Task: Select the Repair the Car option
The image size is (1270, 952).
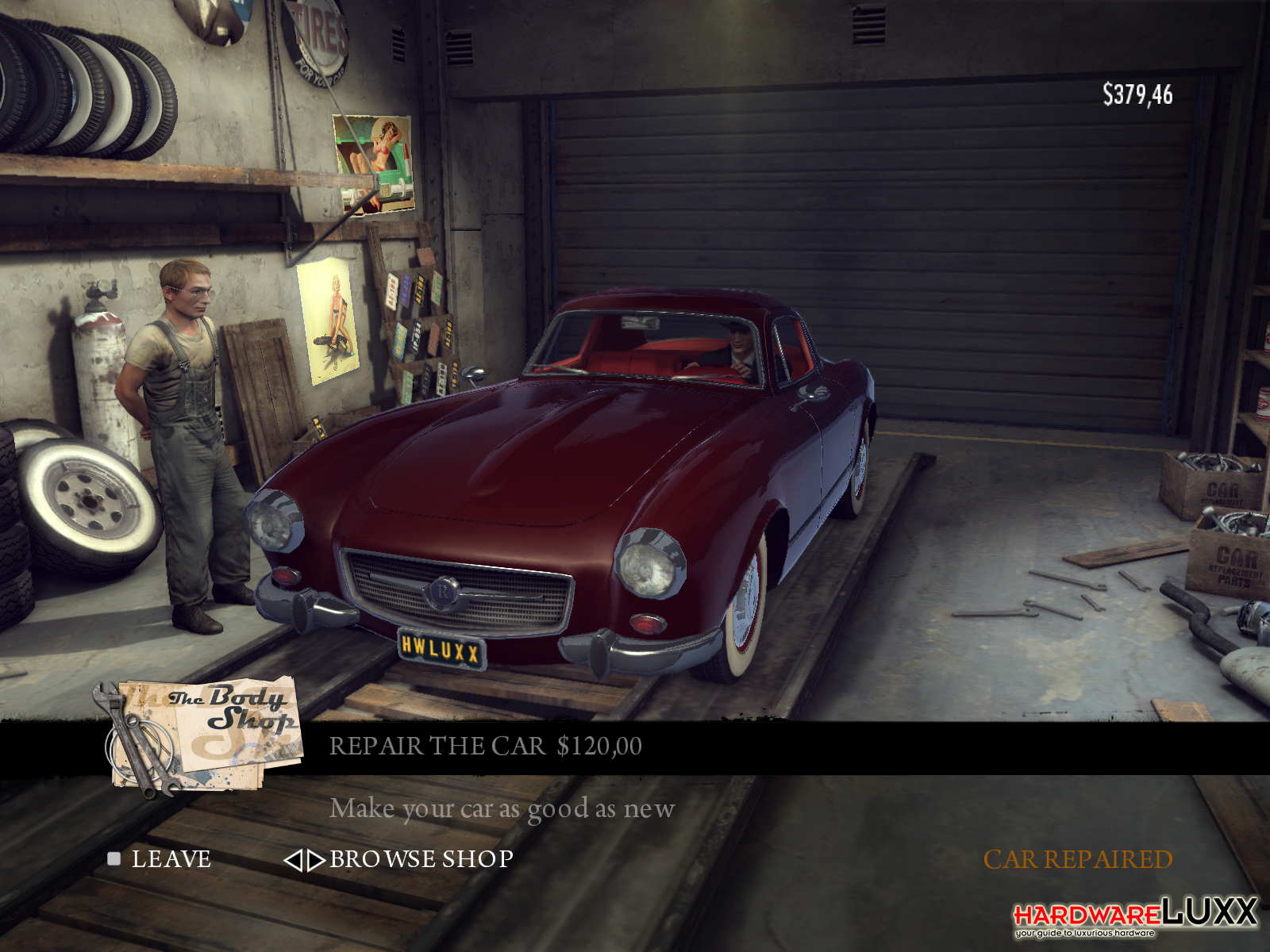Action: pos(485,747)
